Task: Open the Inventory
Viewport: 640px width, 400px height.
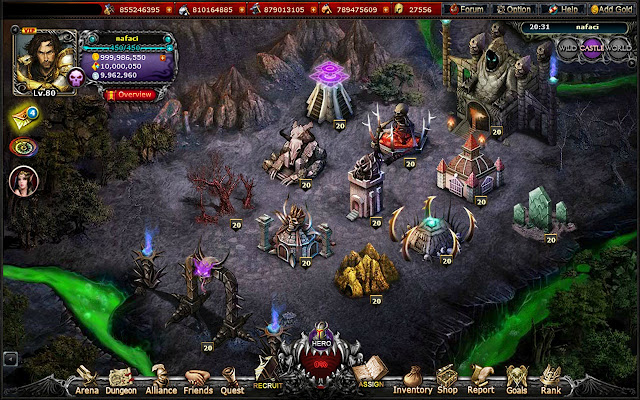Action: pos(413,383)
